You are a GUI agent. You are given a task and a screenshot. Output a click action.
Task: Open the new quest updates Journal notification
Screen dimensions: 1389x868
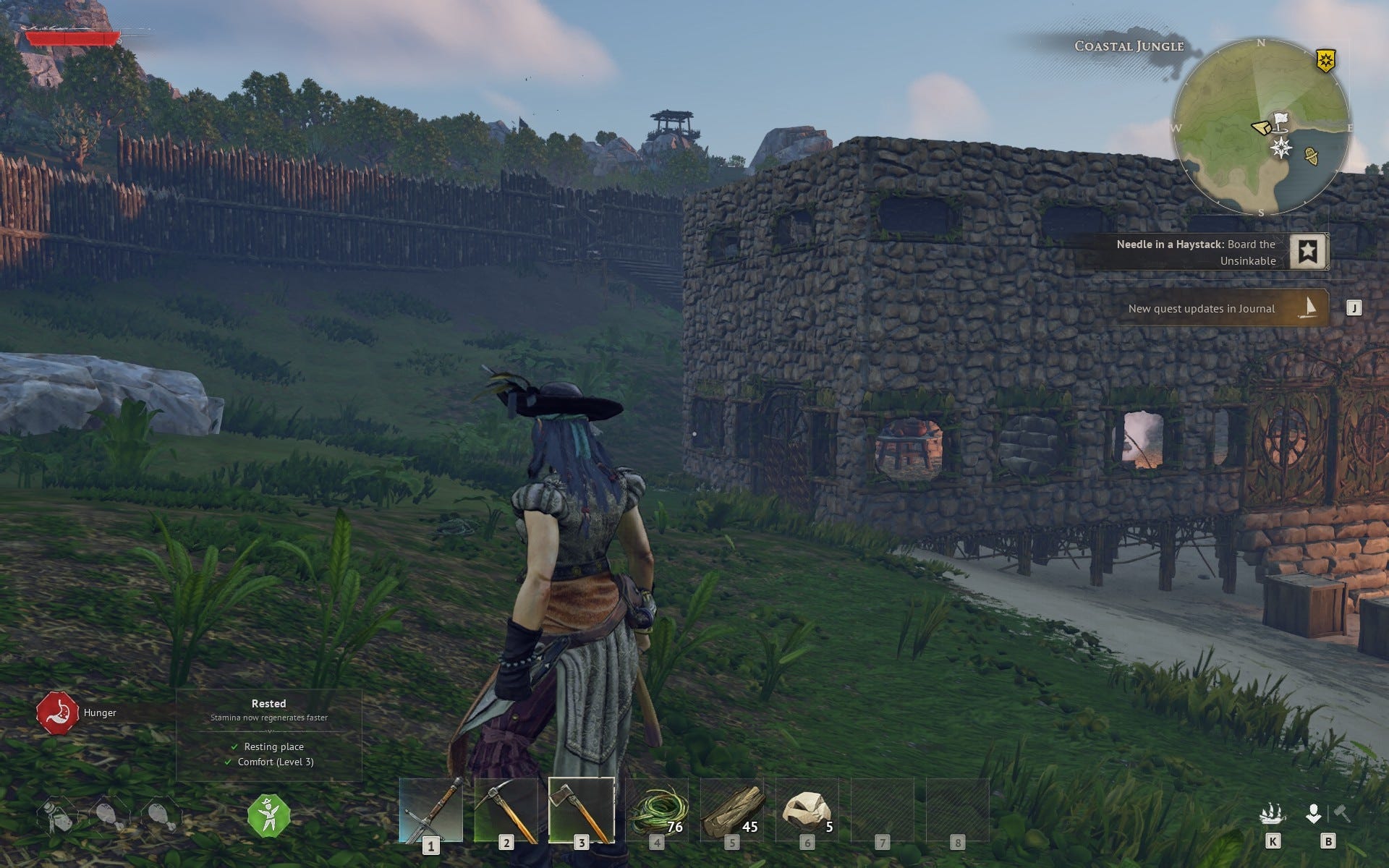1221,308
